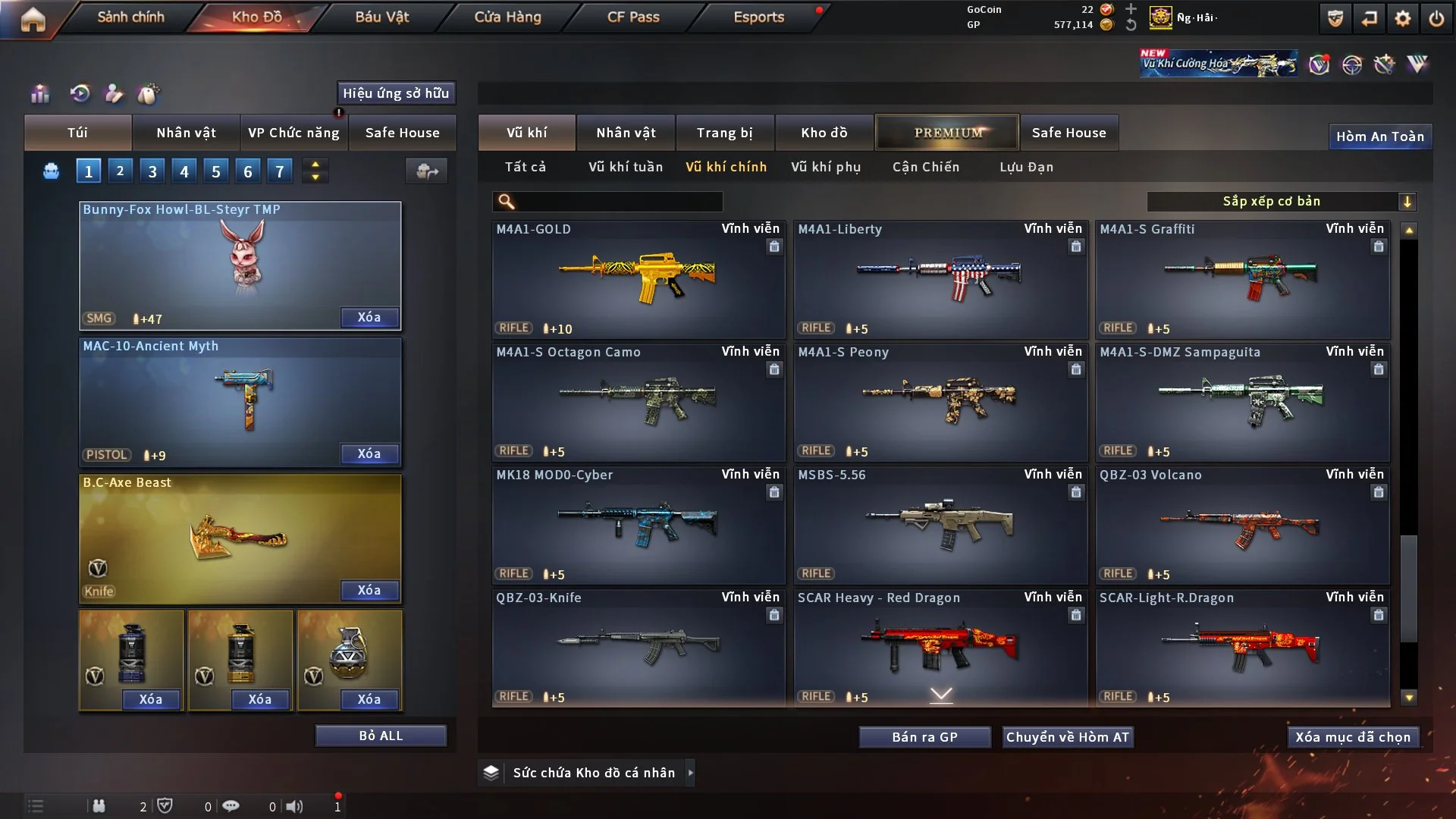Delete selection with Xóa mục đã chọn

click(1353, 737)
